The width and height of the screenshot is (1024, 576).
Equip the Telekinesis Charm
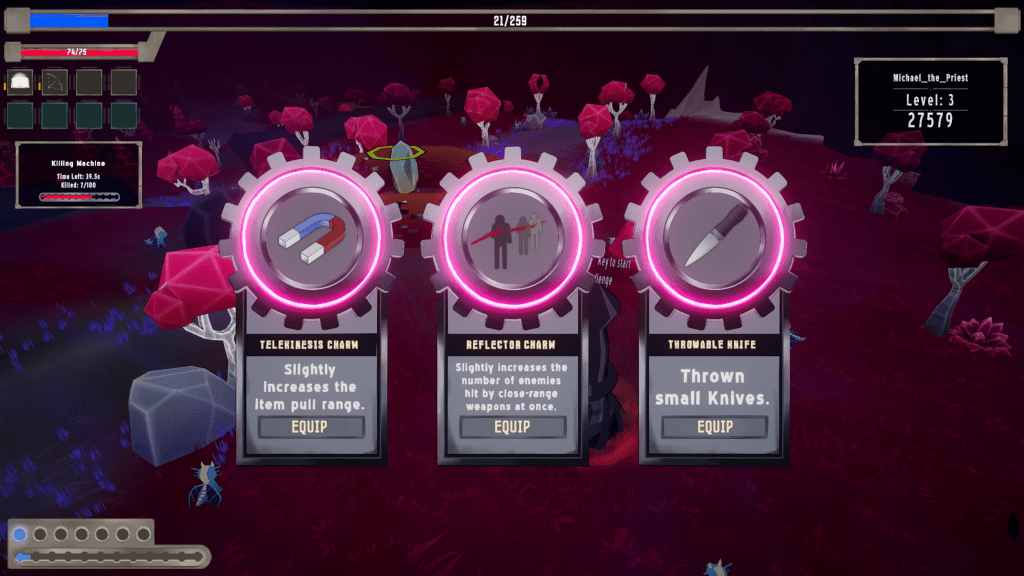(x=311, y=427)
